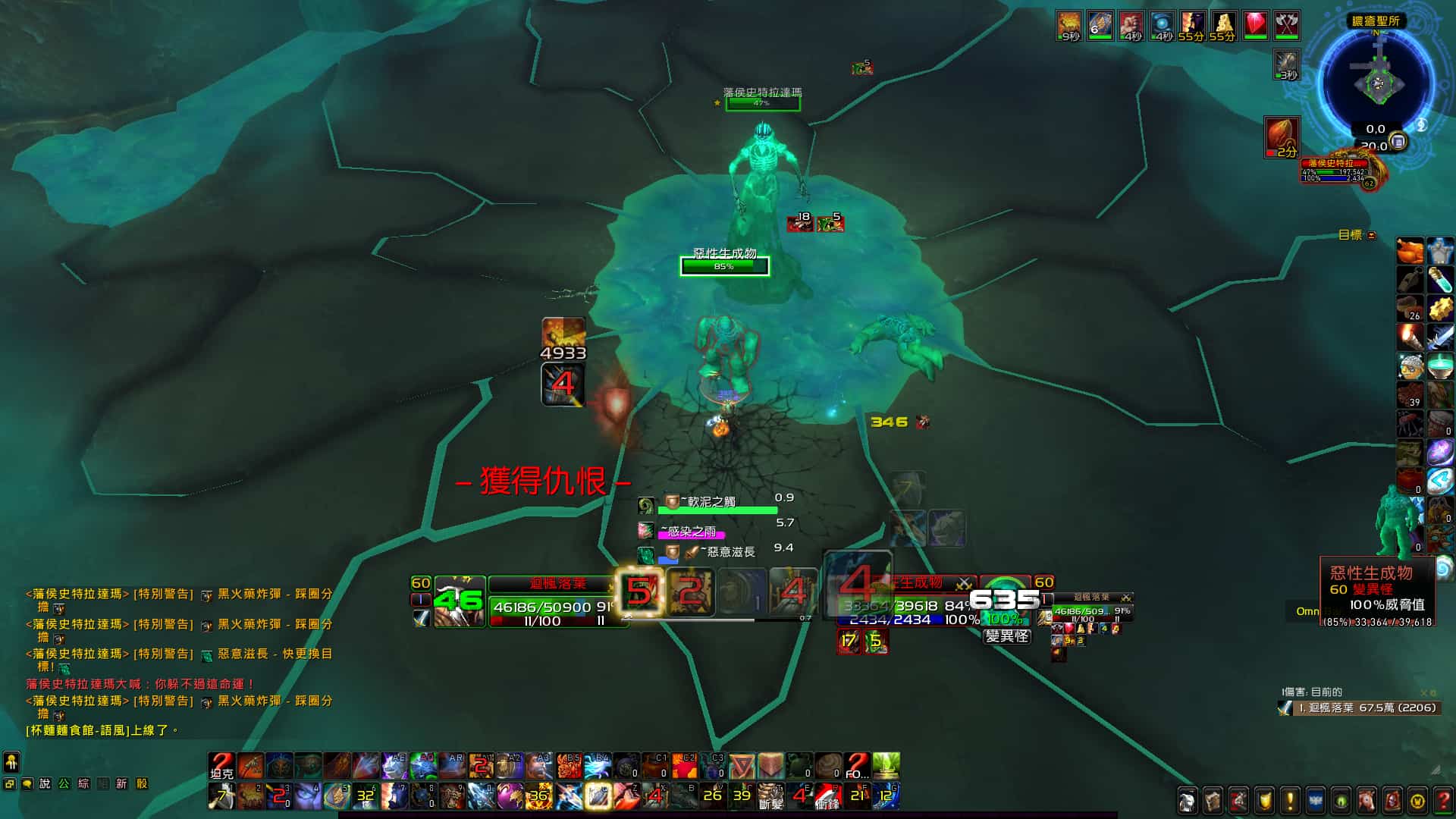Select the 惡性生成物 target nameplate
This screenshot has width=1456, height=819.
(x=724, y=265)
